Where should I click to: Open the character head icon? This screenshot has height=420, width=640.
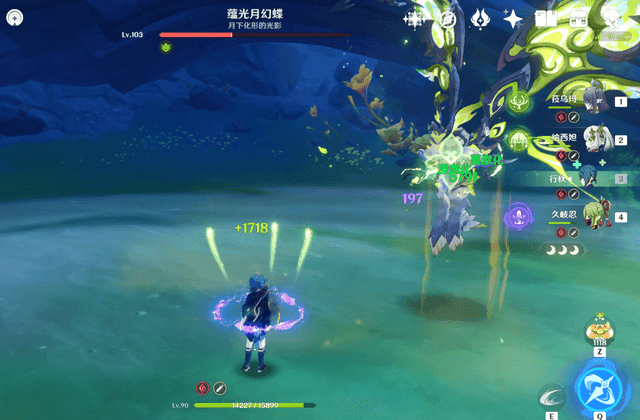611,18
